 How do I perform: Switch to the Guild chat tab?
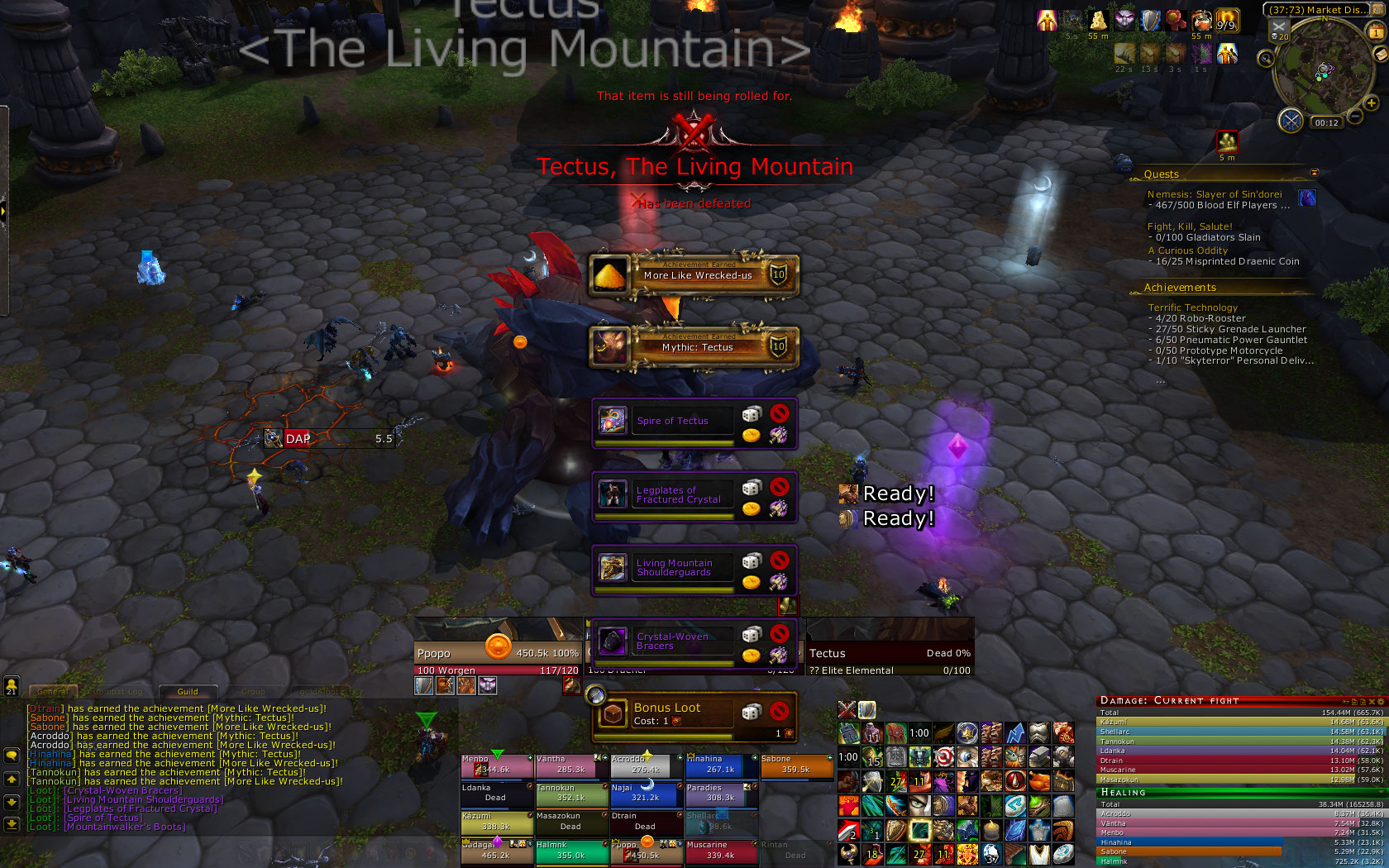[188, 692]
